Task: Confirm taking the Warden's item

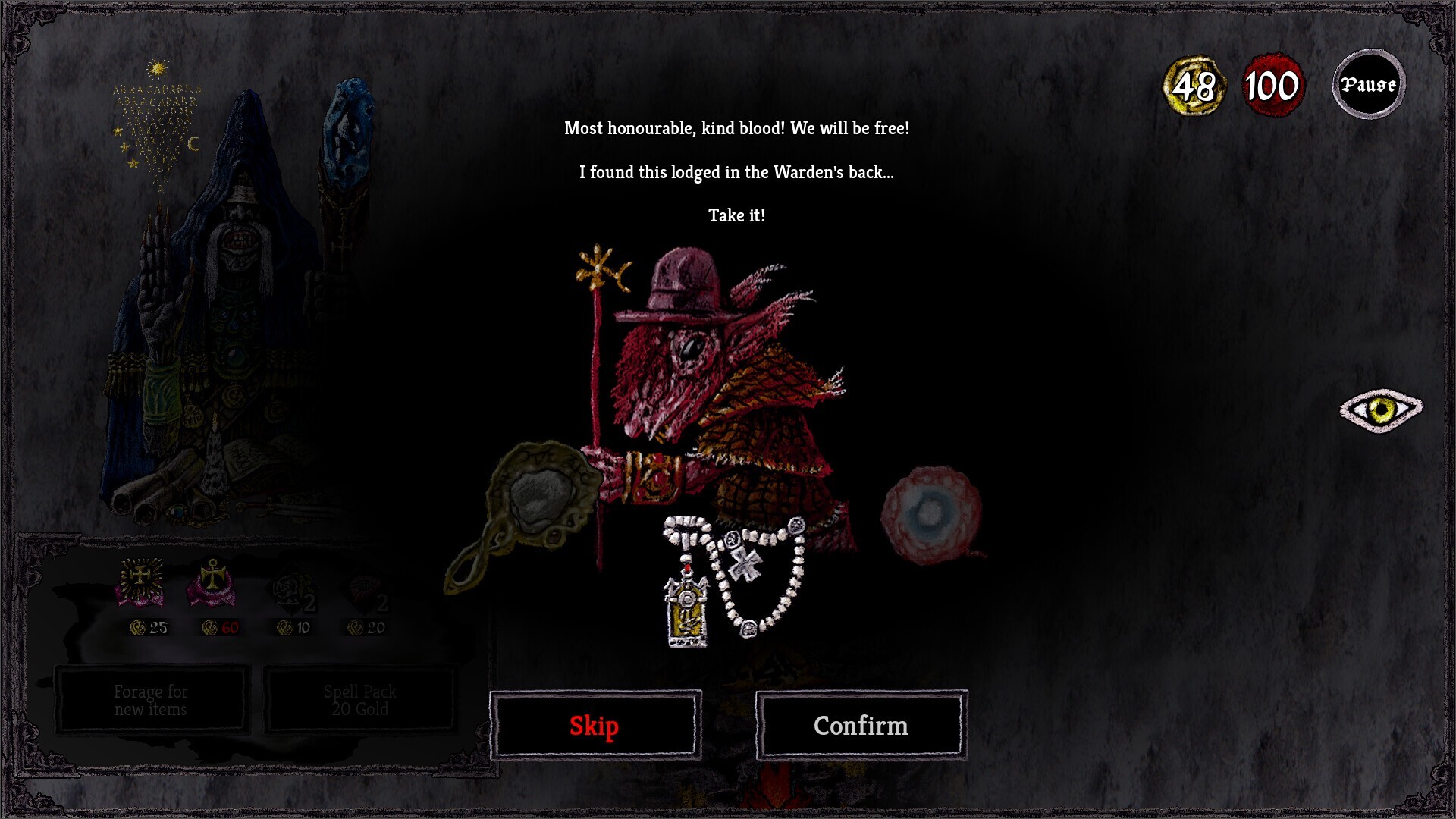Action: pos(861,725)
